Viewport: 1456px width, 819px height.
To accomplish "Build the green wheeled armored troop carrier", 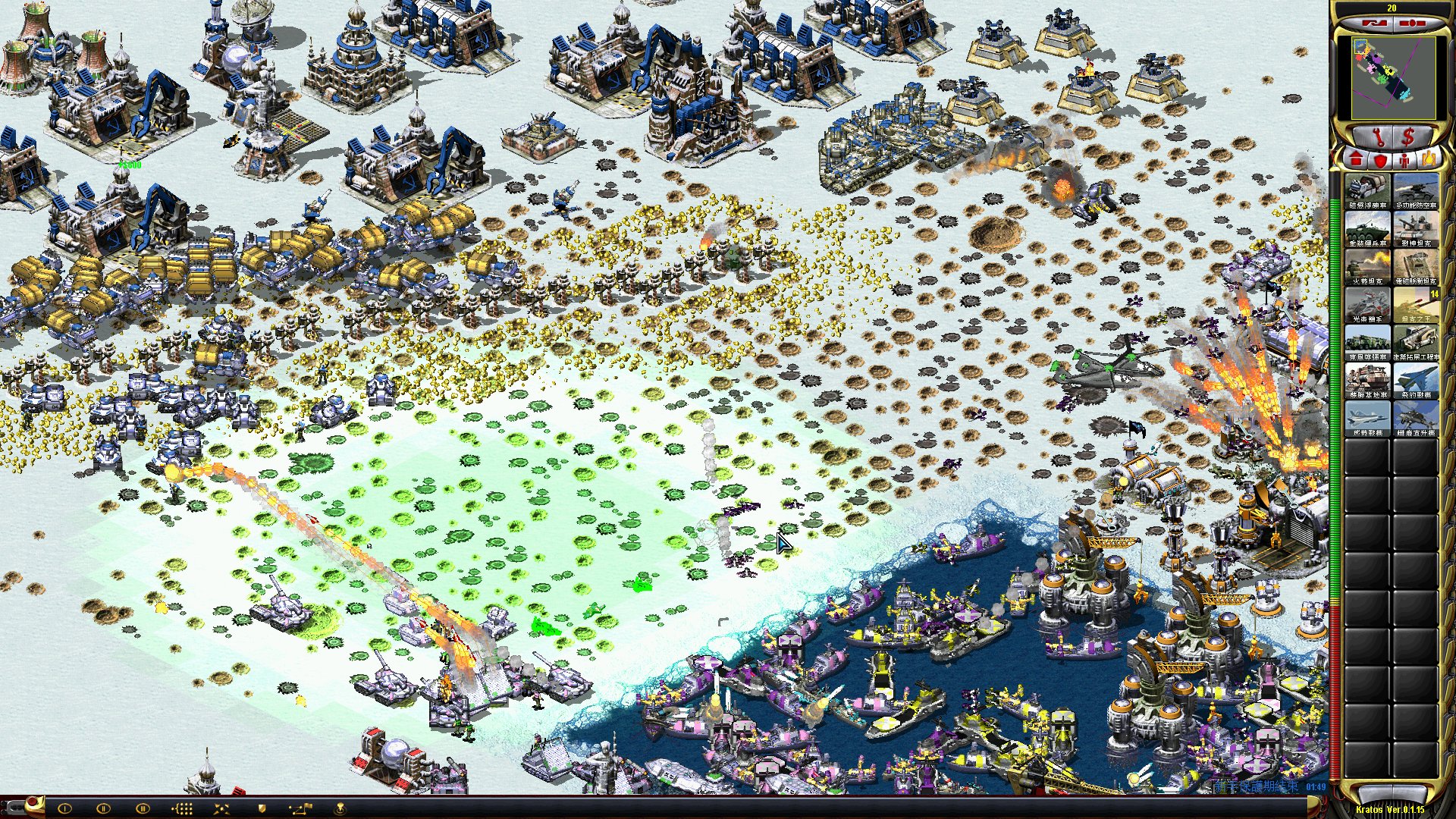I will tap(1367, 228).
